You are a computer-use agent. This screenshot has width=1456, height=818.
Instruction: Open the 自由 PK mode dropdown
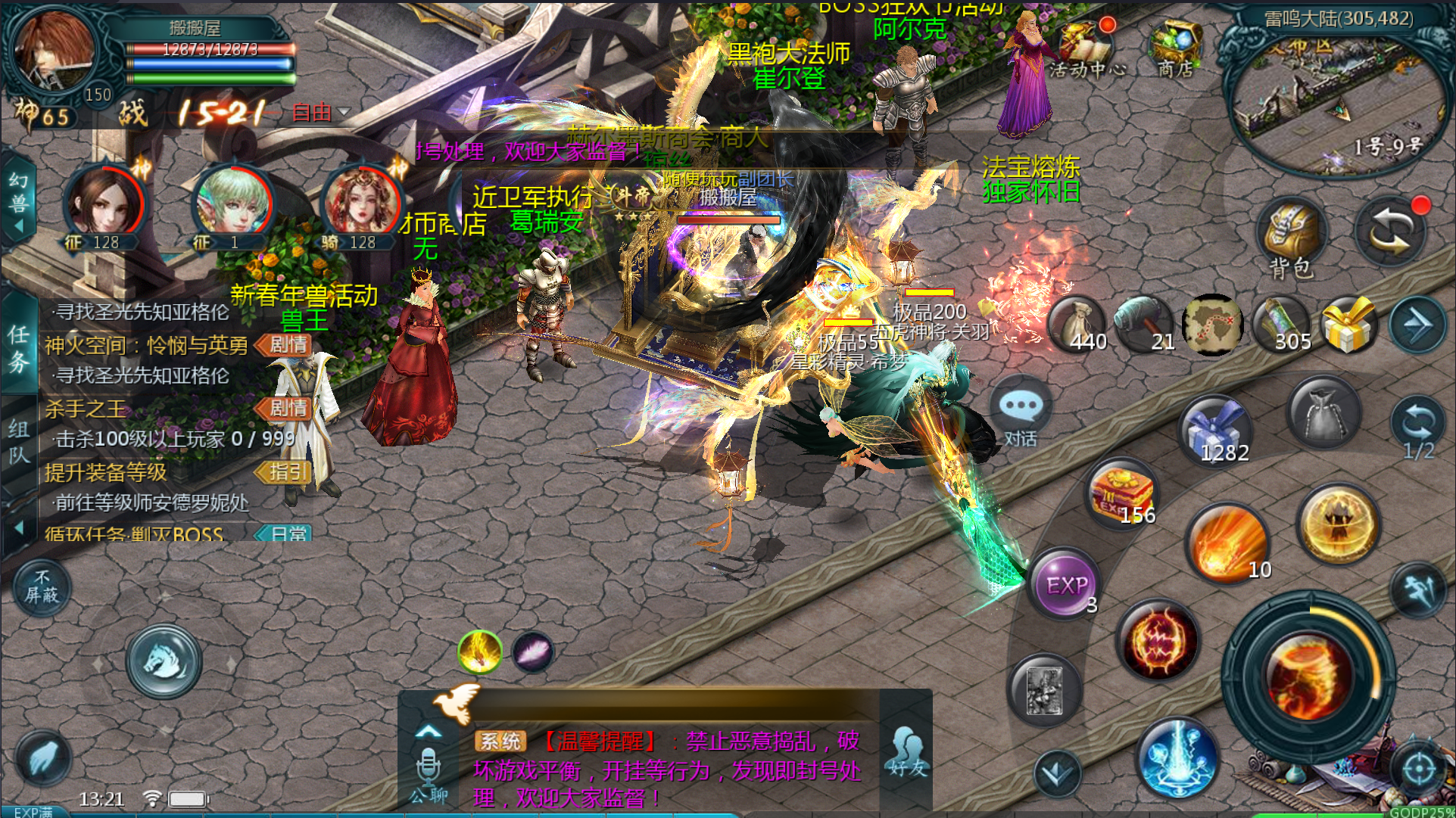point(322,113)
